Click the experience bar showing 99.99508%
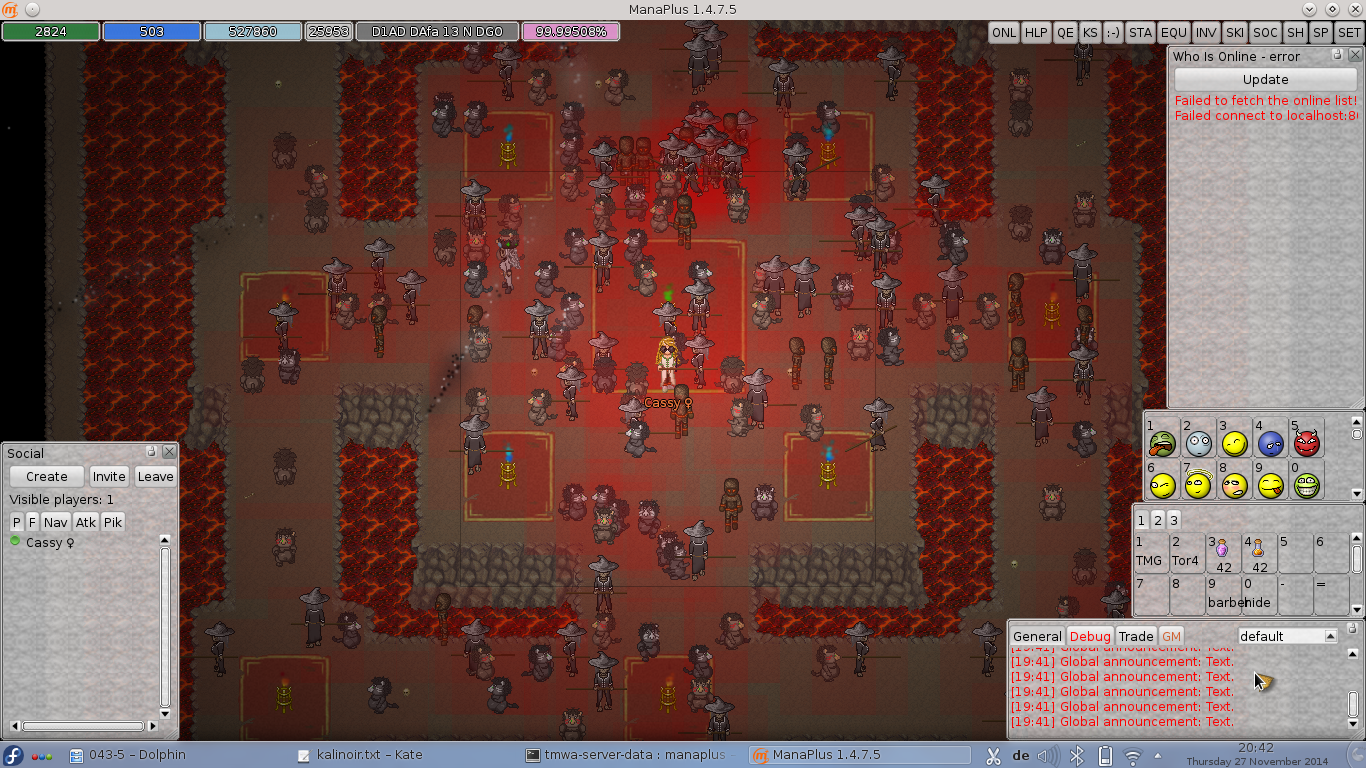The image size is (1366, 768). (571, 31)
